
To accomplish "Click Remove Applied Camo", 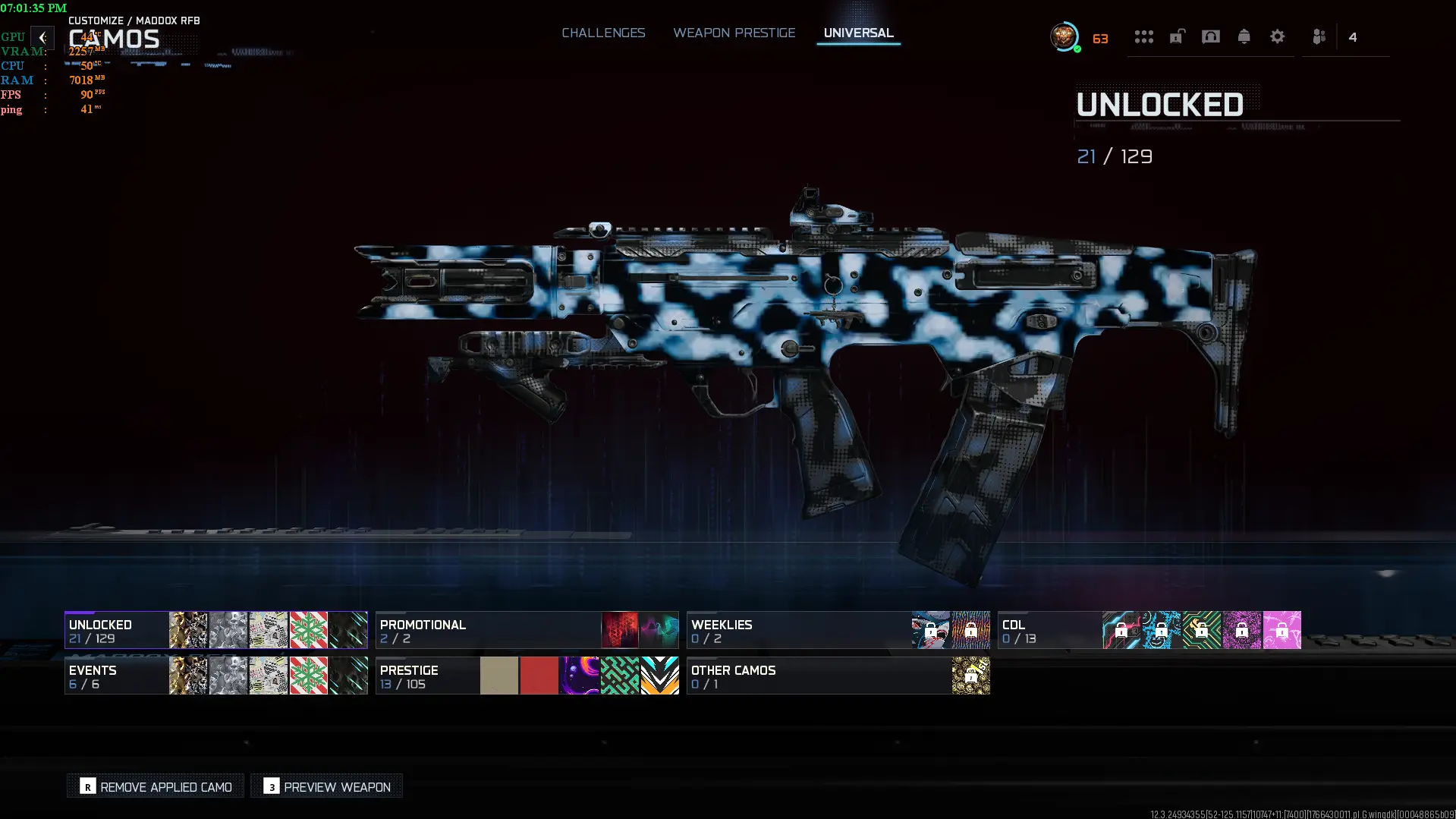I will [154, 786].
